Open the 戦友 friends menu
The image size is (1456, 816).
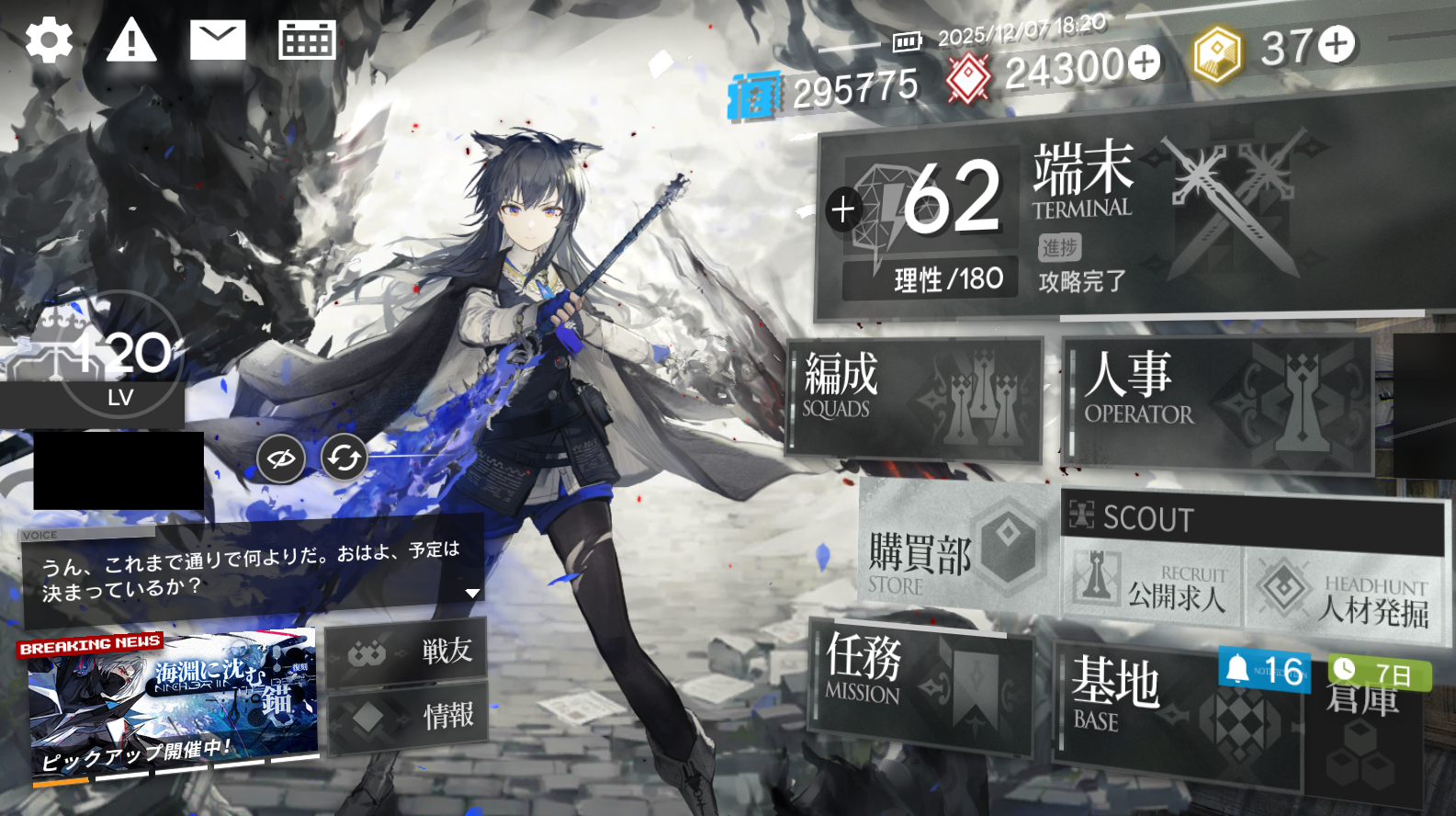point(406,652)
